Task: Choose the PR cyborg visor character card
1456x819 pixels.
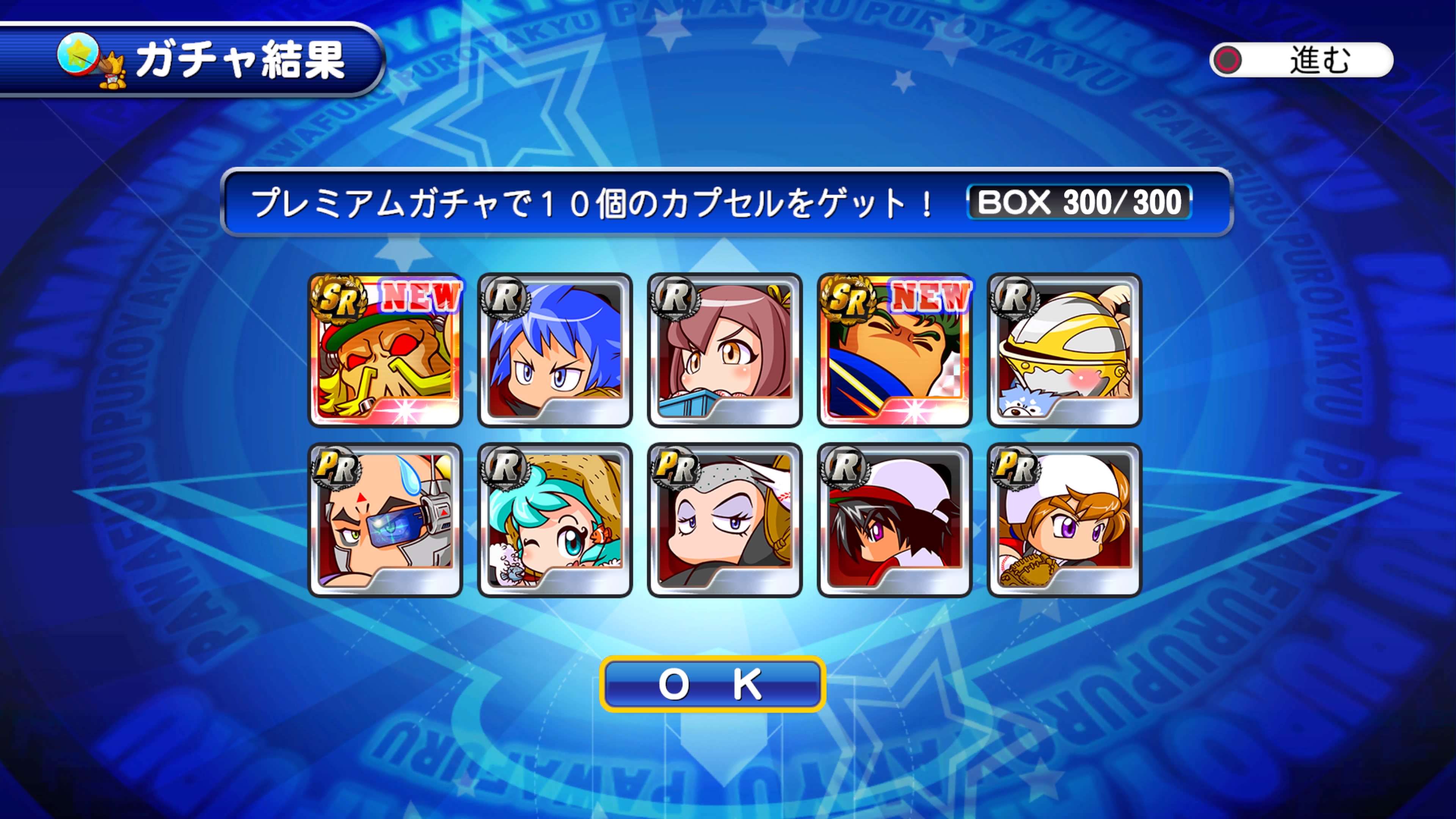Action: (x=386, y=520)
